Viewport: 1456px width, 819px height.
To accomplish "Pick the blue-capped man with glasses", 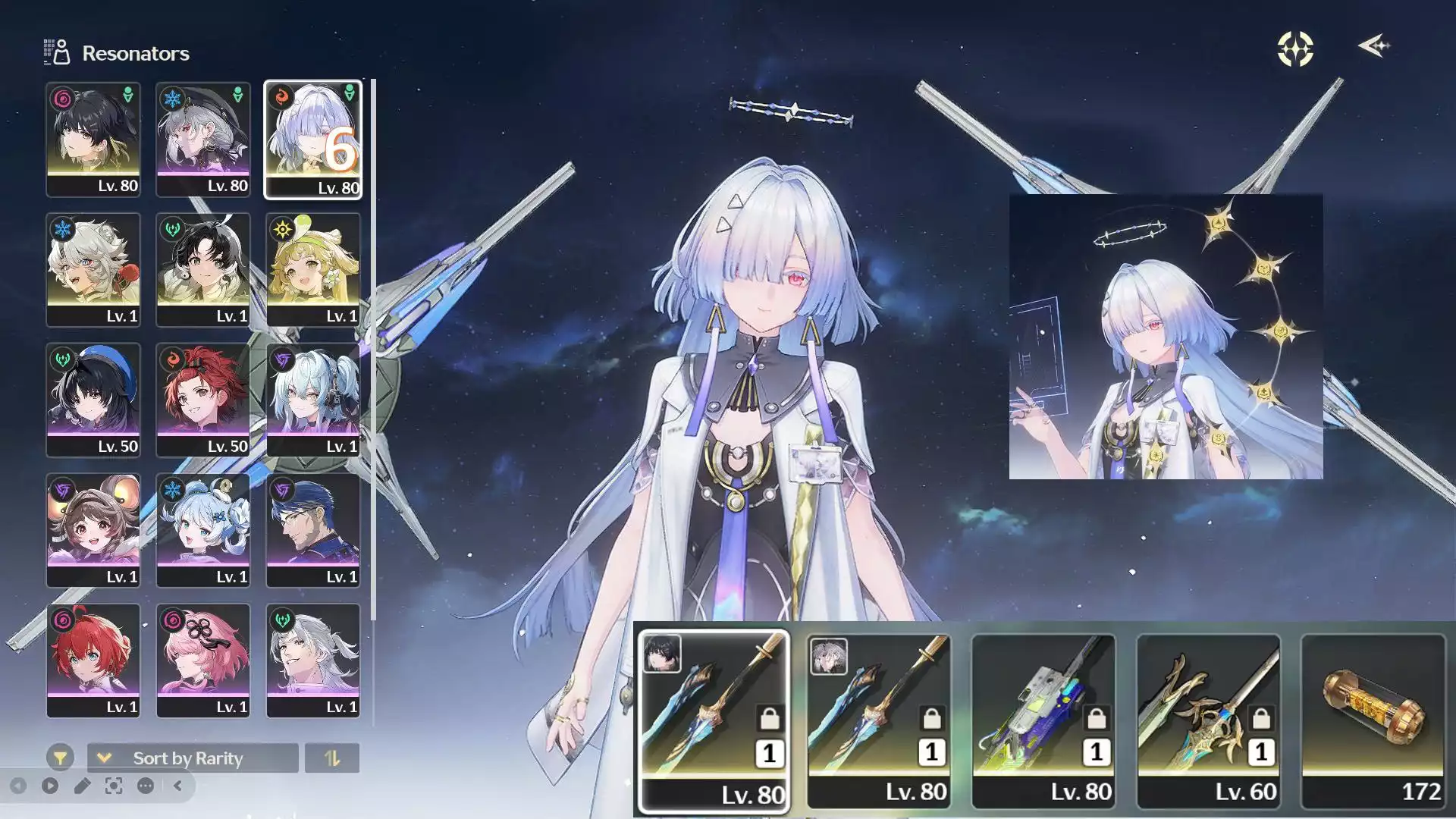I will (x=312, y=530).
